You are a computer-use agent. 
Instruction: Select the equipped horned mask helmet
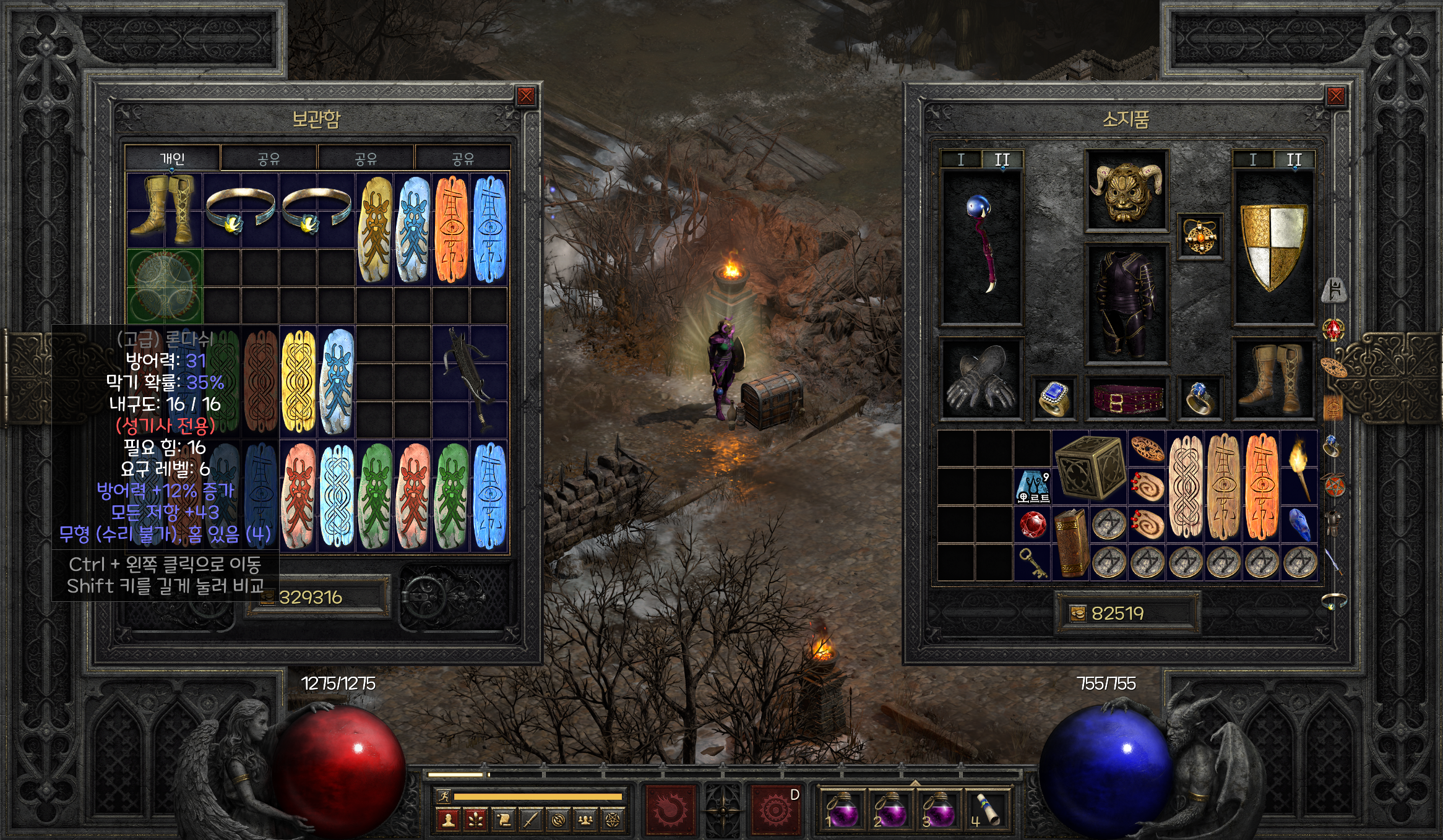click(x=1126, y=191)
